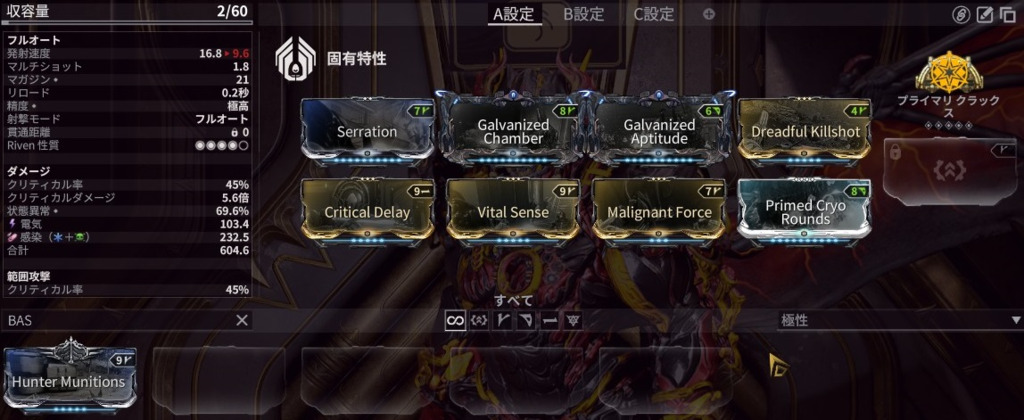Open the 極性 sort dropdown

900,320
